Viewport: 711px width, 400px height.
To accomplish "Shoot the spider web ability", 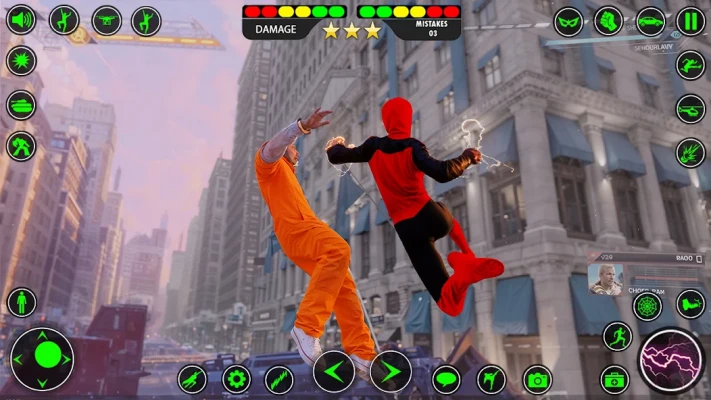I will coord(647,305).
